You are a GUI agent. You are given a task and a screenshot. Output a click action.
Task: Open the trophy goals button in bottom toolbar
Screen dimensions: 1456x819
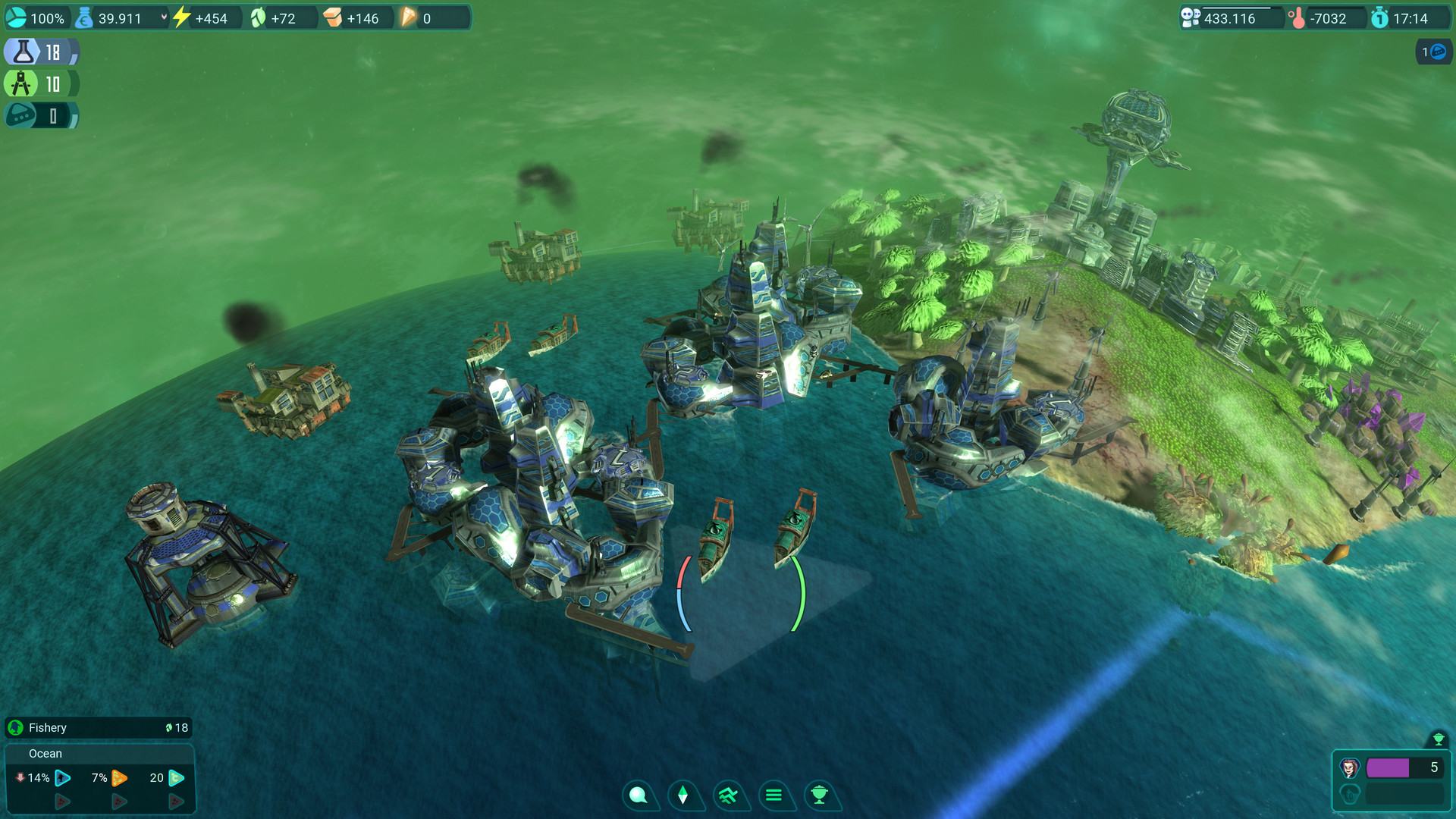819,795
